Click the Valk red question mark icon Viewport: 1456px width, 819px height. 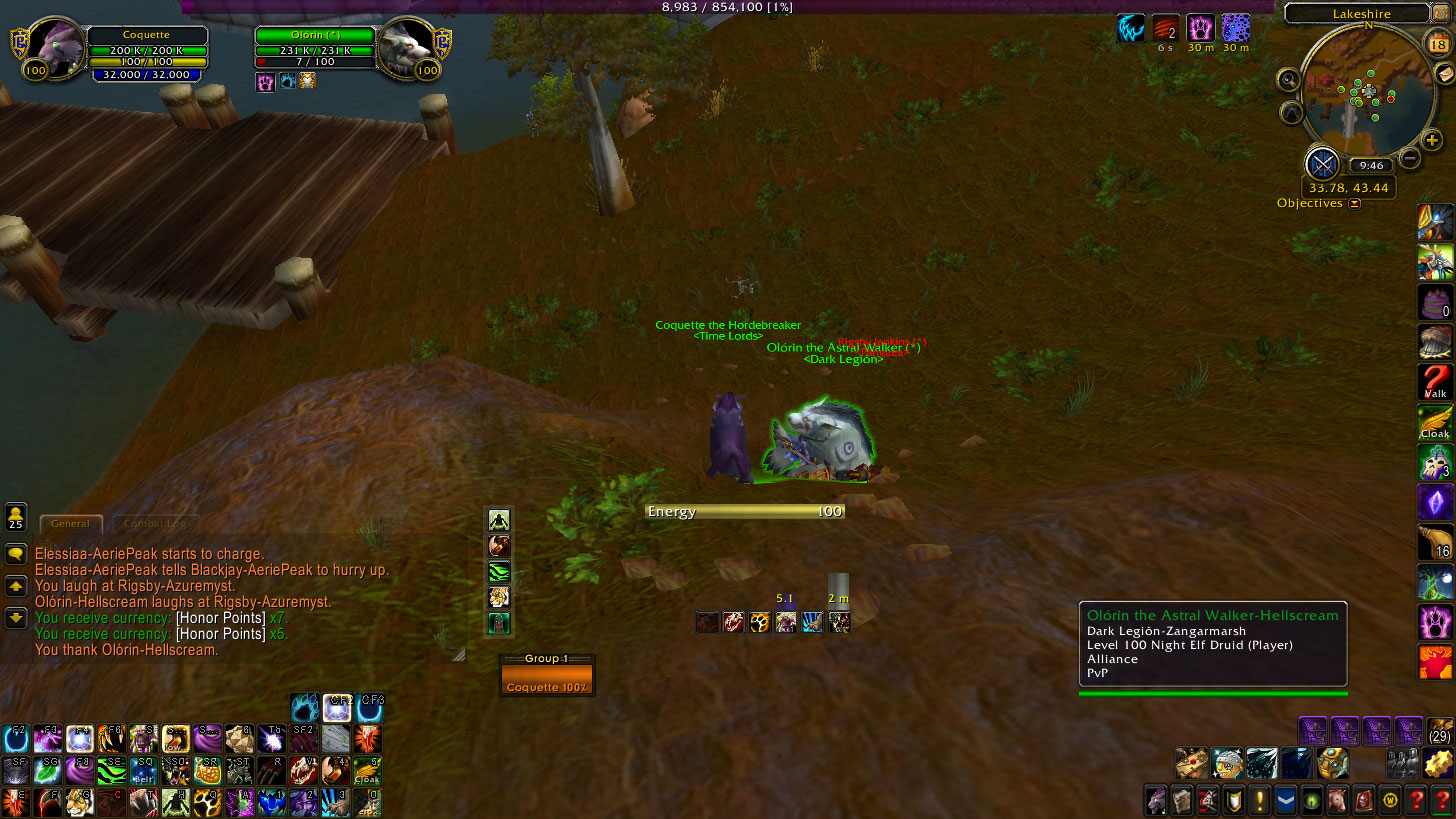pyautogui.click(x=1435, y=383)
